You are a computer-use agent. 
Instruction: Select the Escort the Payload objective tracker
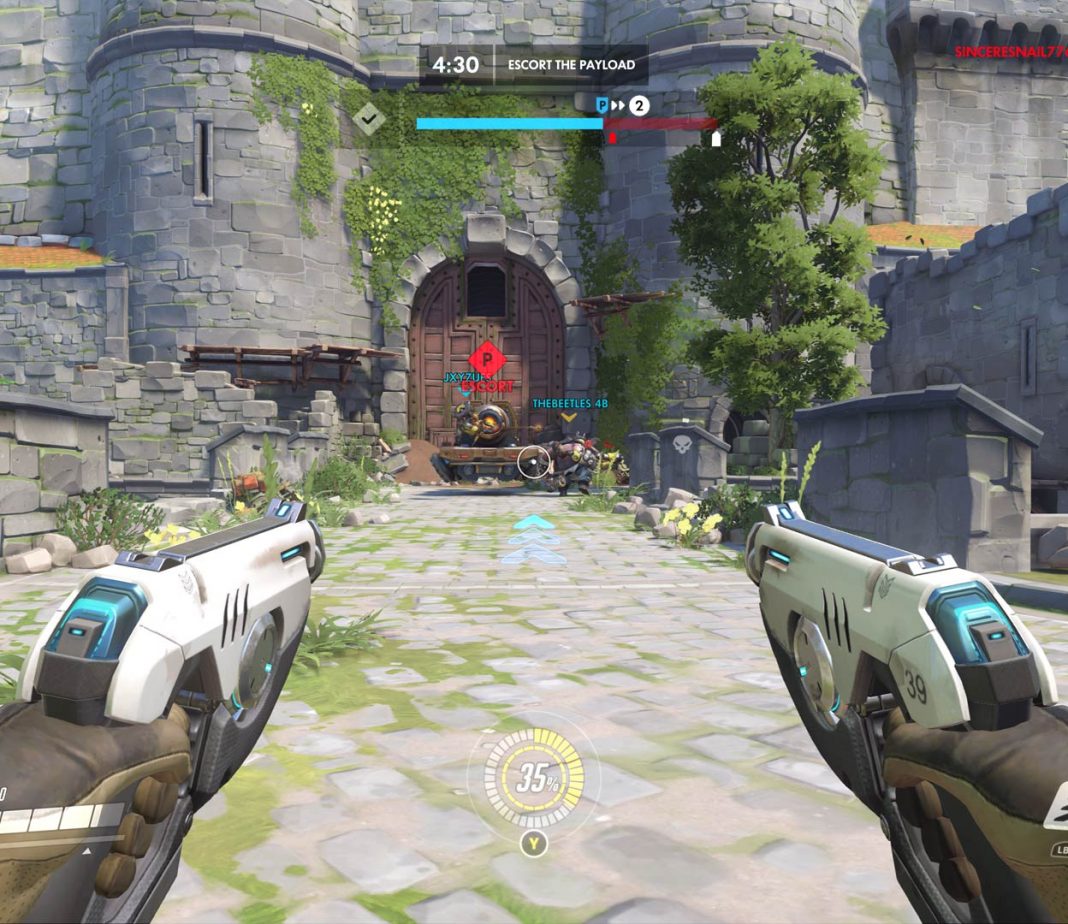571,65
